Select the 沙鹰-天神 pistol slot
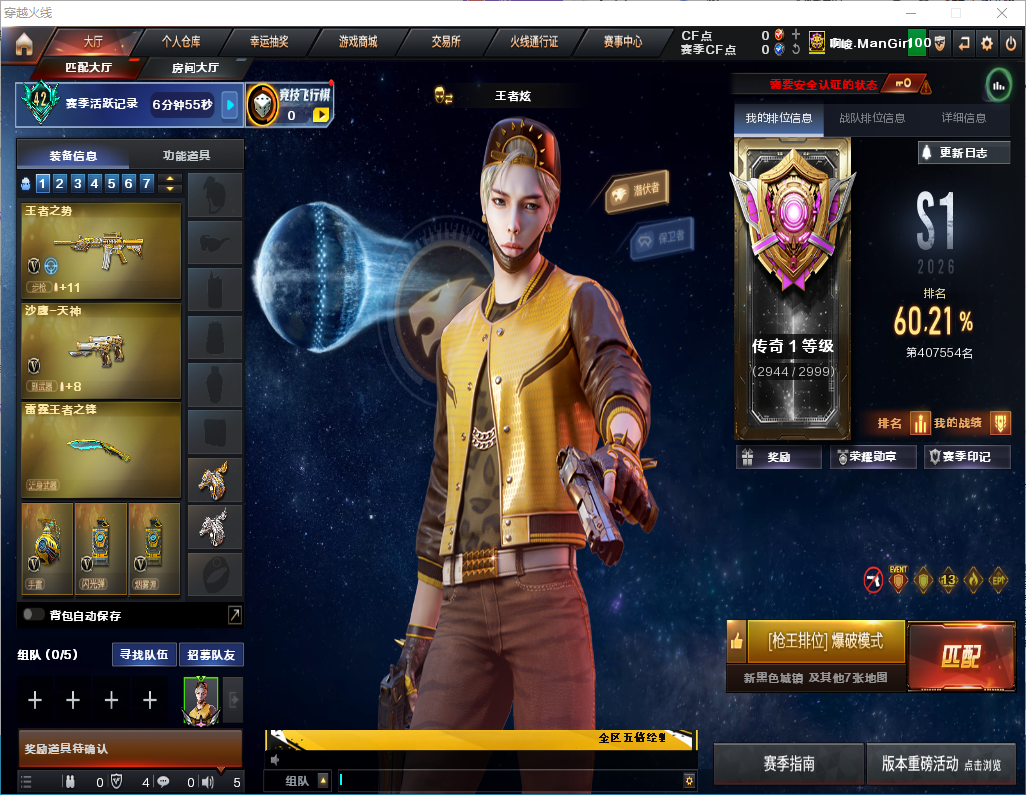This screenshot has height=795, width=1026. pyautogui.click(x=101, y=349)
